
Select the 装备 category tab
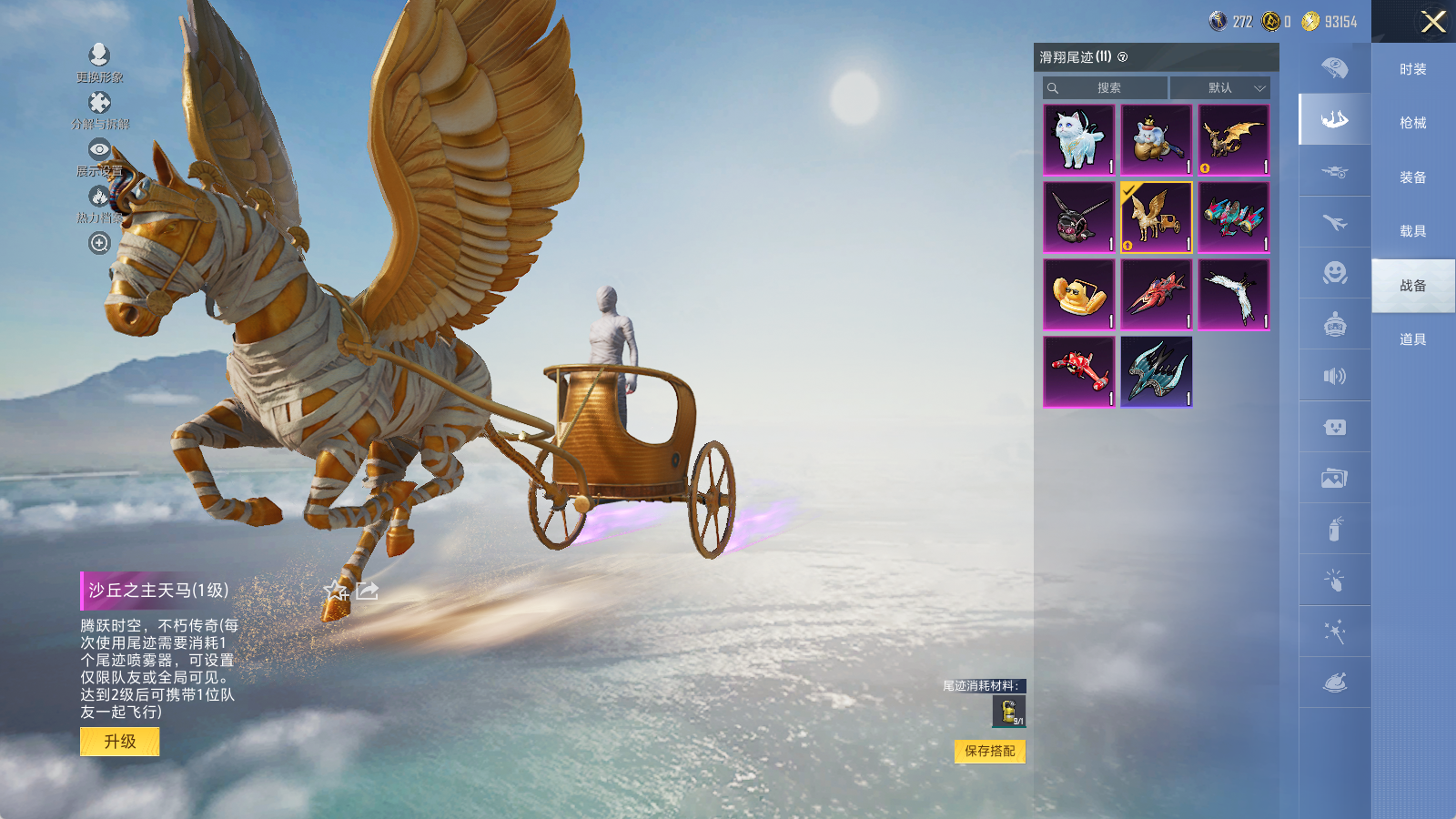[1412, 177]
